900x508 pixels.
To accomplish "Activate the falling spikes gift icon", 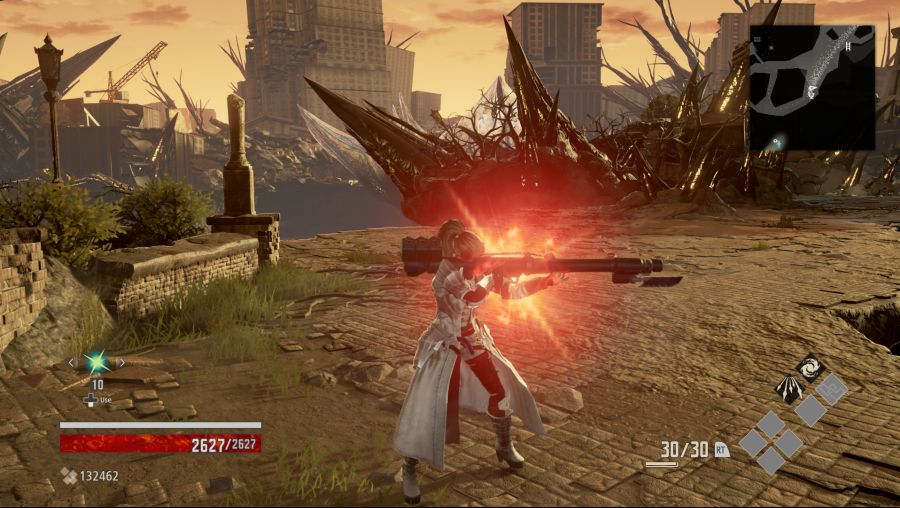I will 790,388.
